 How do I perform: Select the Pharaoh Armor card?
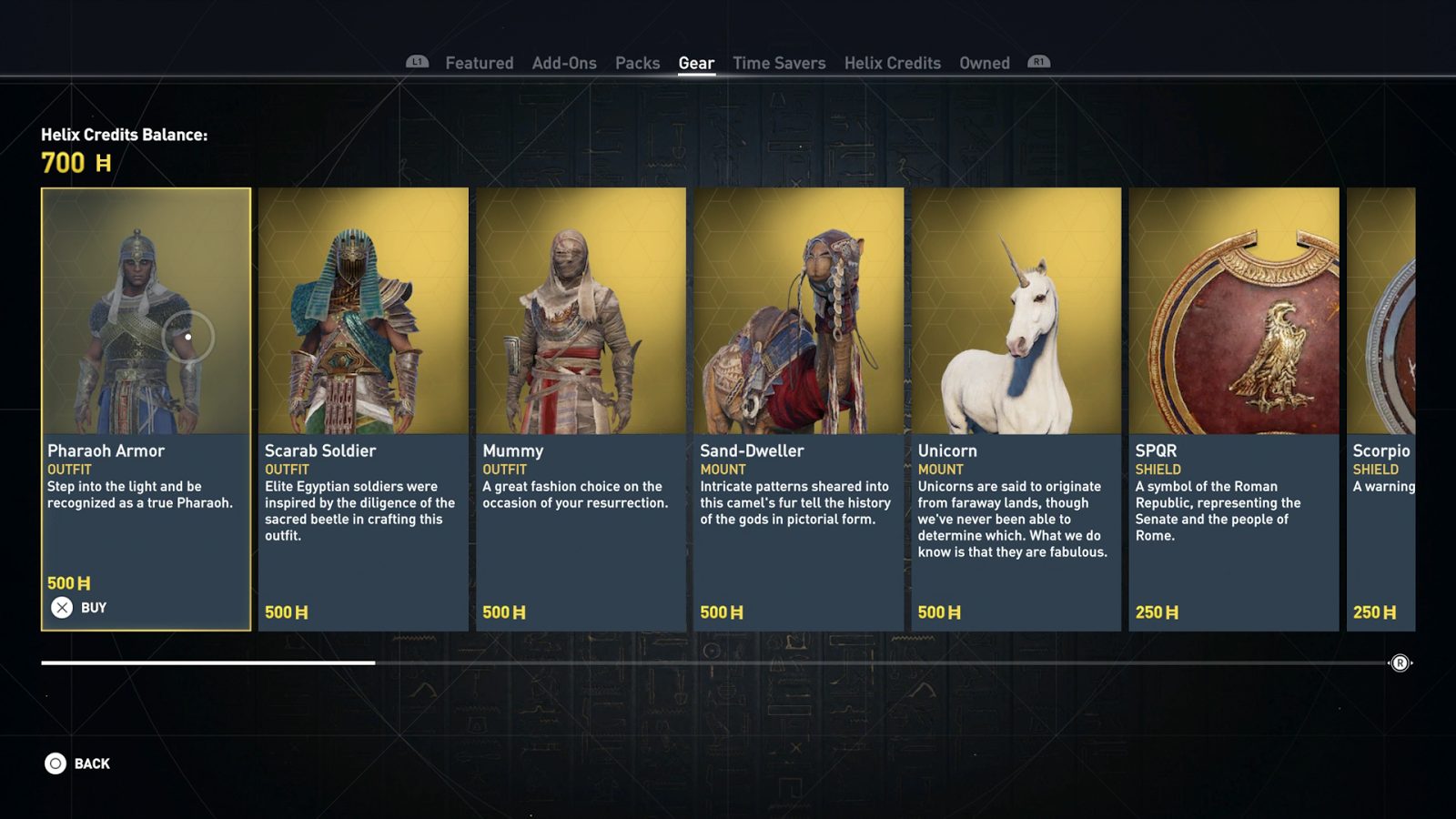(x=146, y=364)
